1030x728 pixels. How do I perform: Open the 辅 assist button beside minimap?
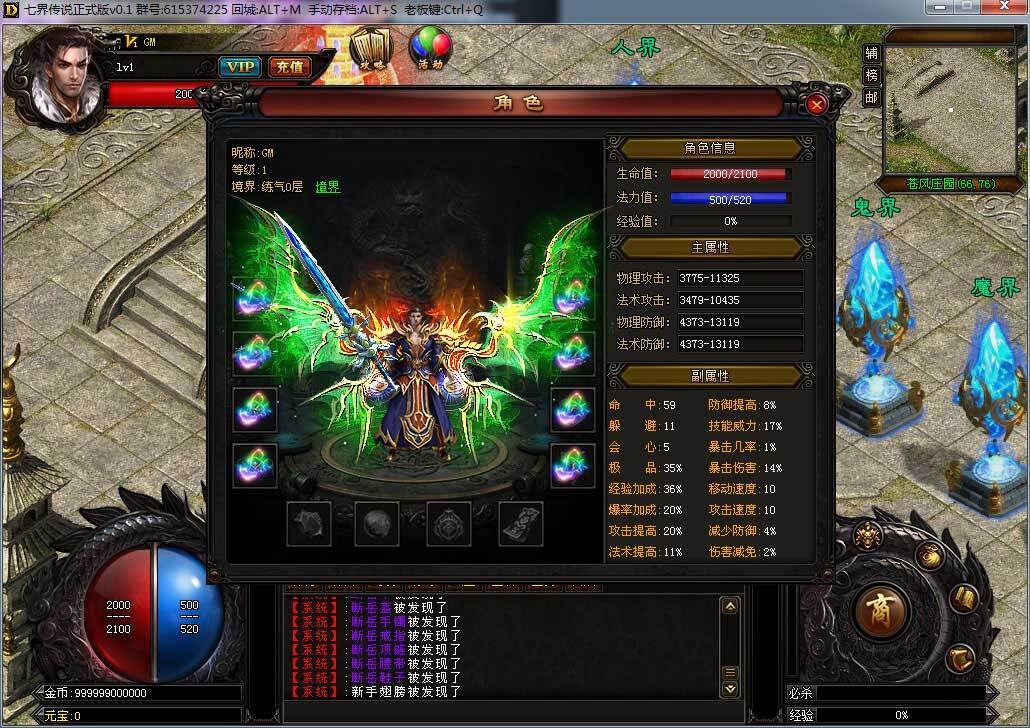pos(872,53)
